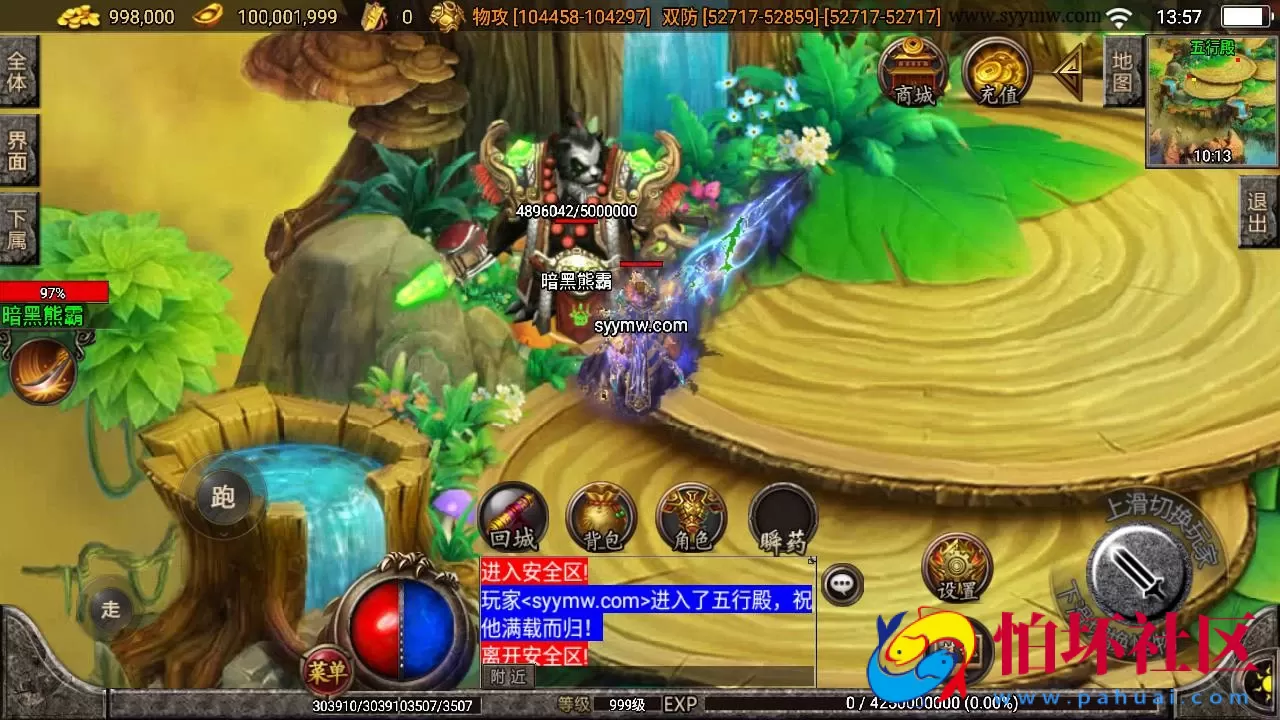The height and width of the screenshot is (720, 1280).
Task: Open the chat emoji bubble icon
Action: point(843,583)
